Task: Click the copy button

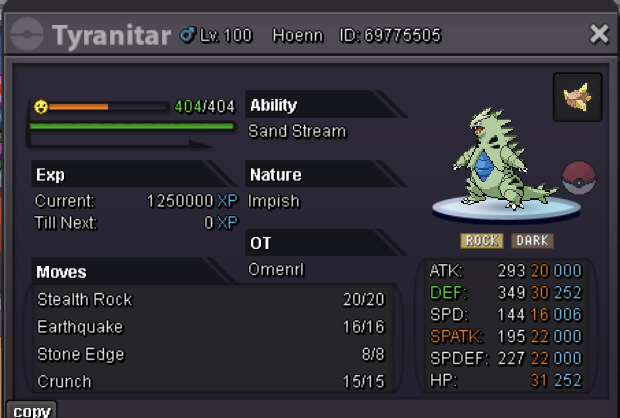Action: click(32, 410)
